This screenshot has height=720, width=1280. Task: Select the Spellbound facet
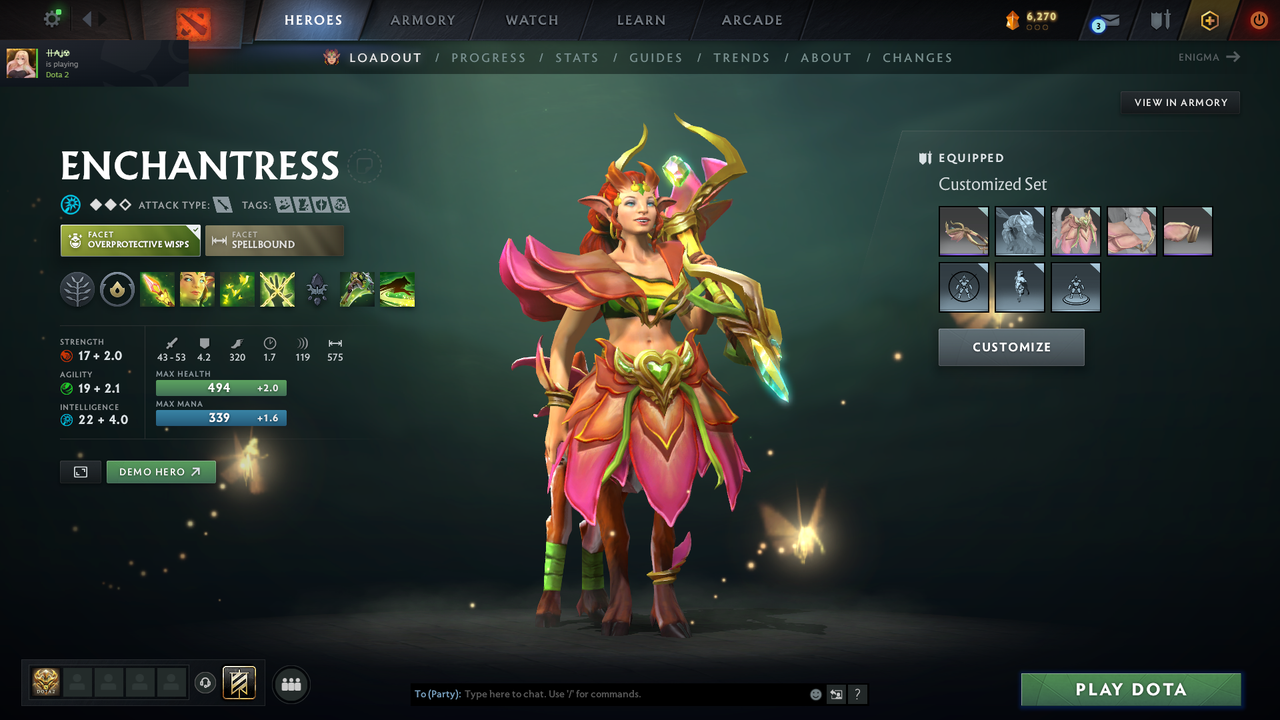click(274, 240)
